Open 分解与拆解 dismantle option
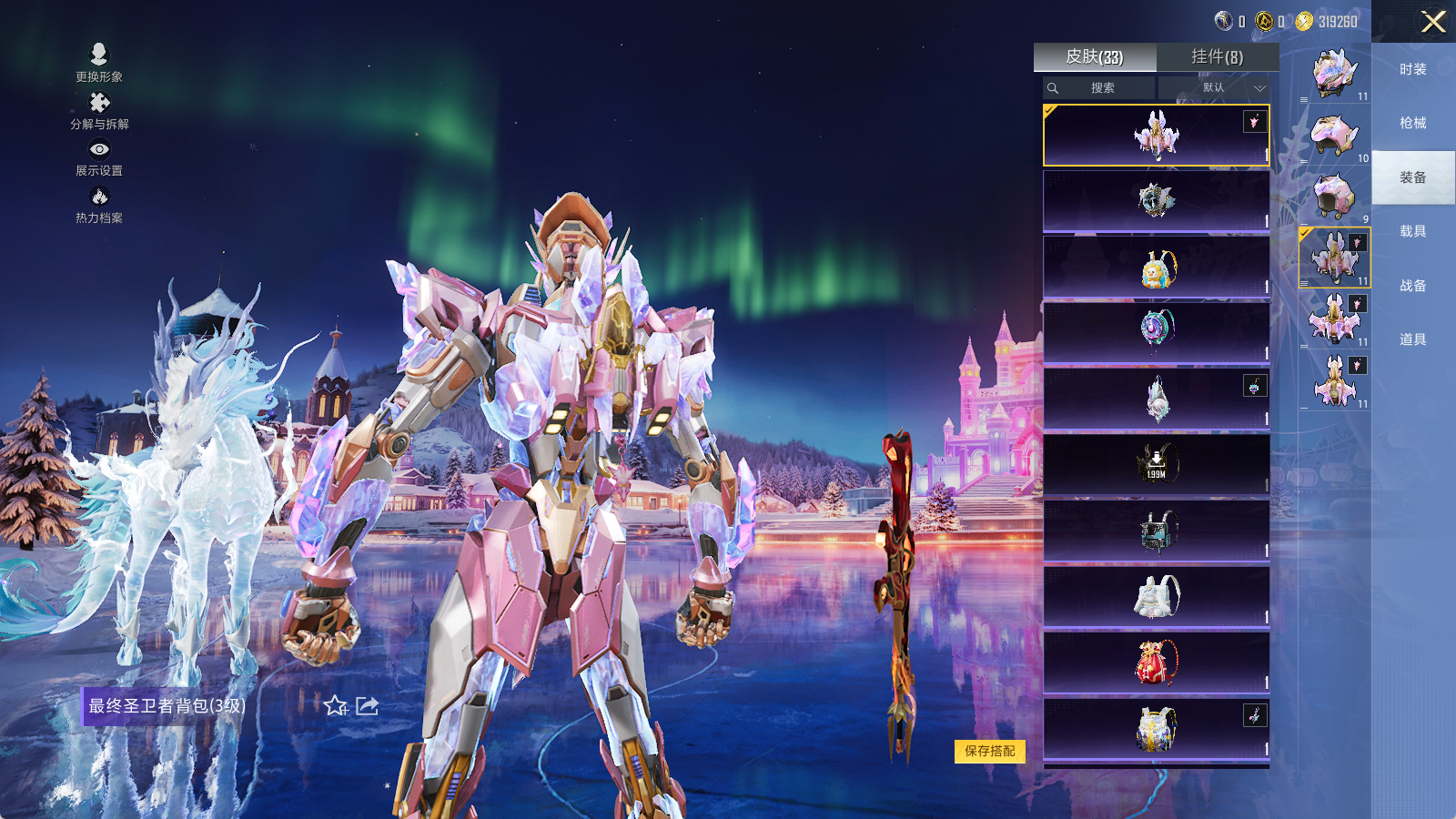The width and height of the screenshot is (1456, 819). click(x=99, y=110)
